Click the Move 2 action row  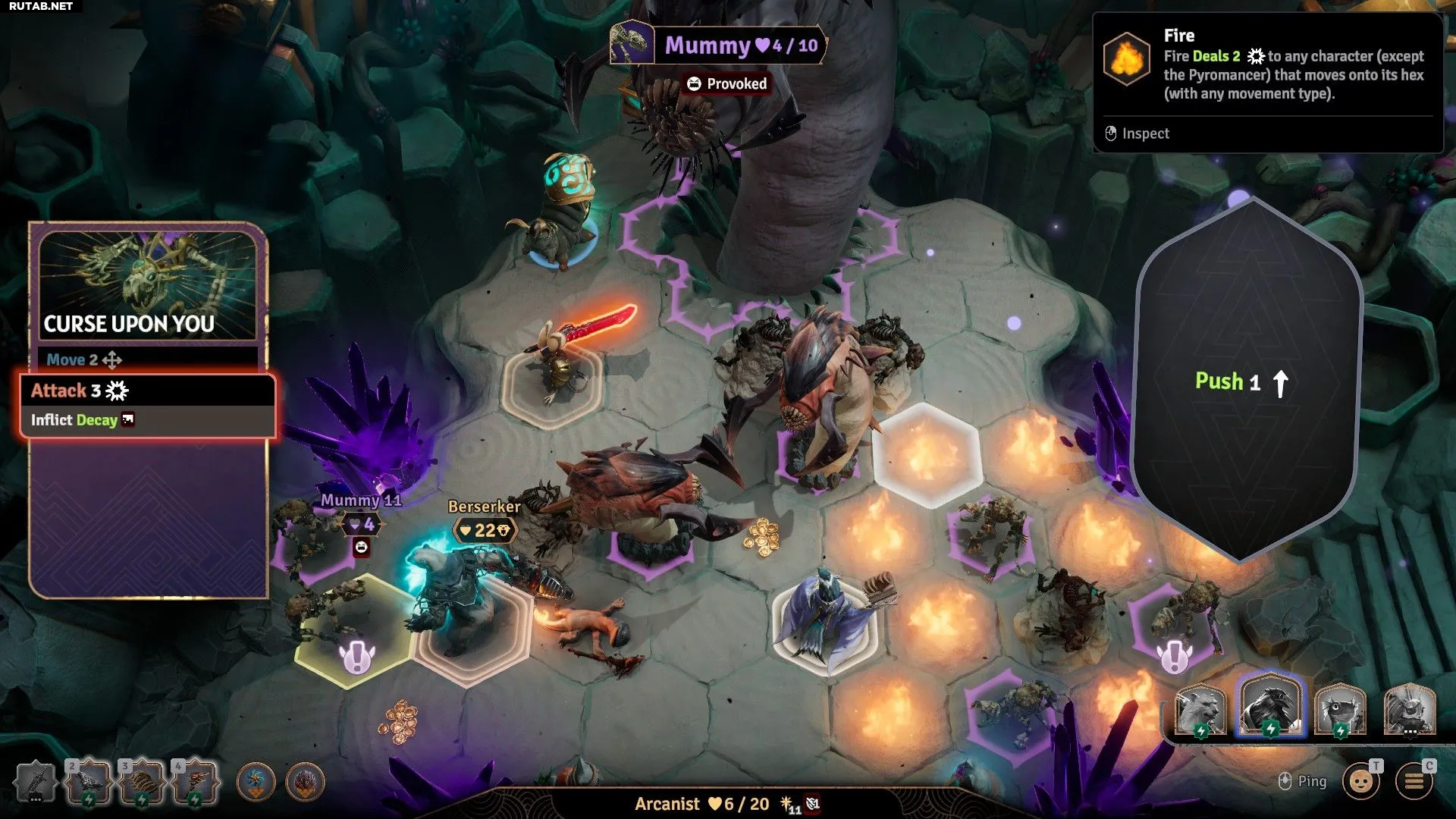(x=148, y=359)
